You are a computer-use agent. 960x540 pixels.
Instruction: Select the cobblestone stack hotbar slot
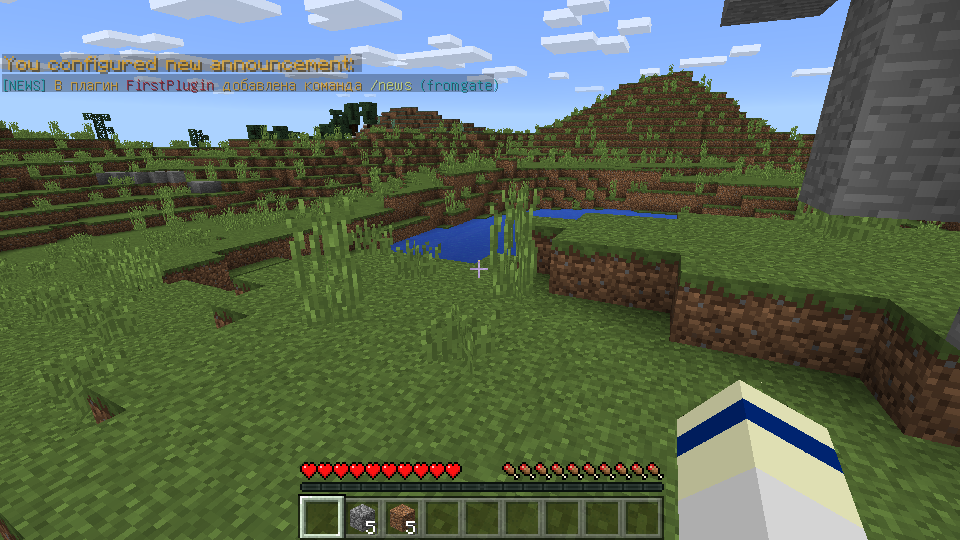(362, 517)
